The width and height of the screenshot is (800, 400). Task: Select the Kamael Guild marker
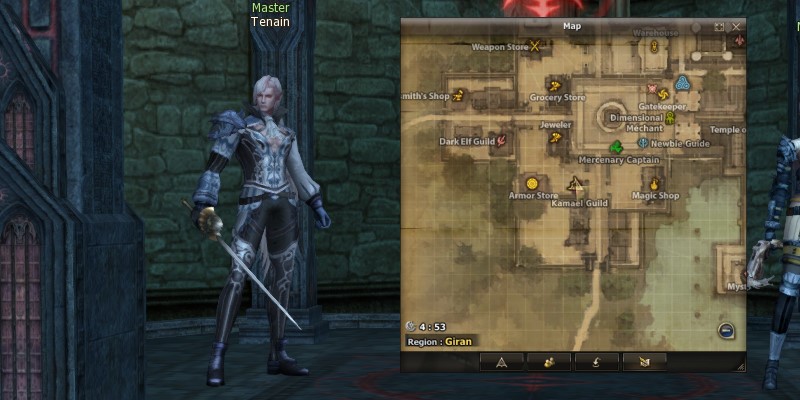(x=576, y=184)
